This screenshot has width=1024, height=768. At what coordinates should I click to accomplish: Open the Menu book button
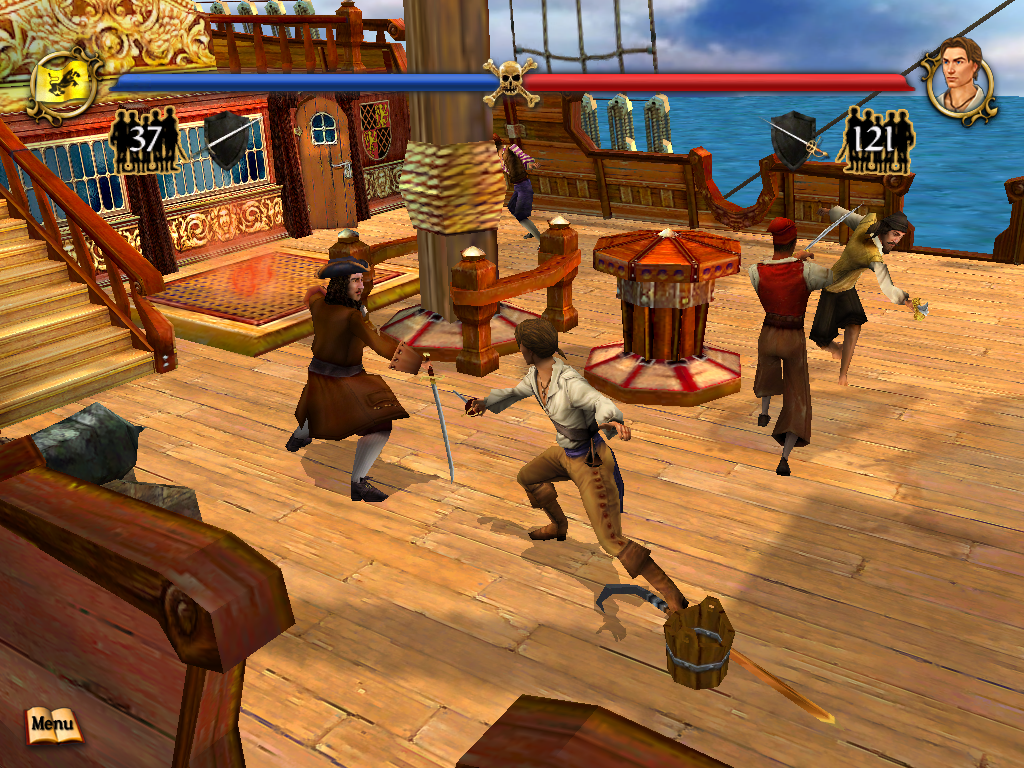(x=53, y=724)
